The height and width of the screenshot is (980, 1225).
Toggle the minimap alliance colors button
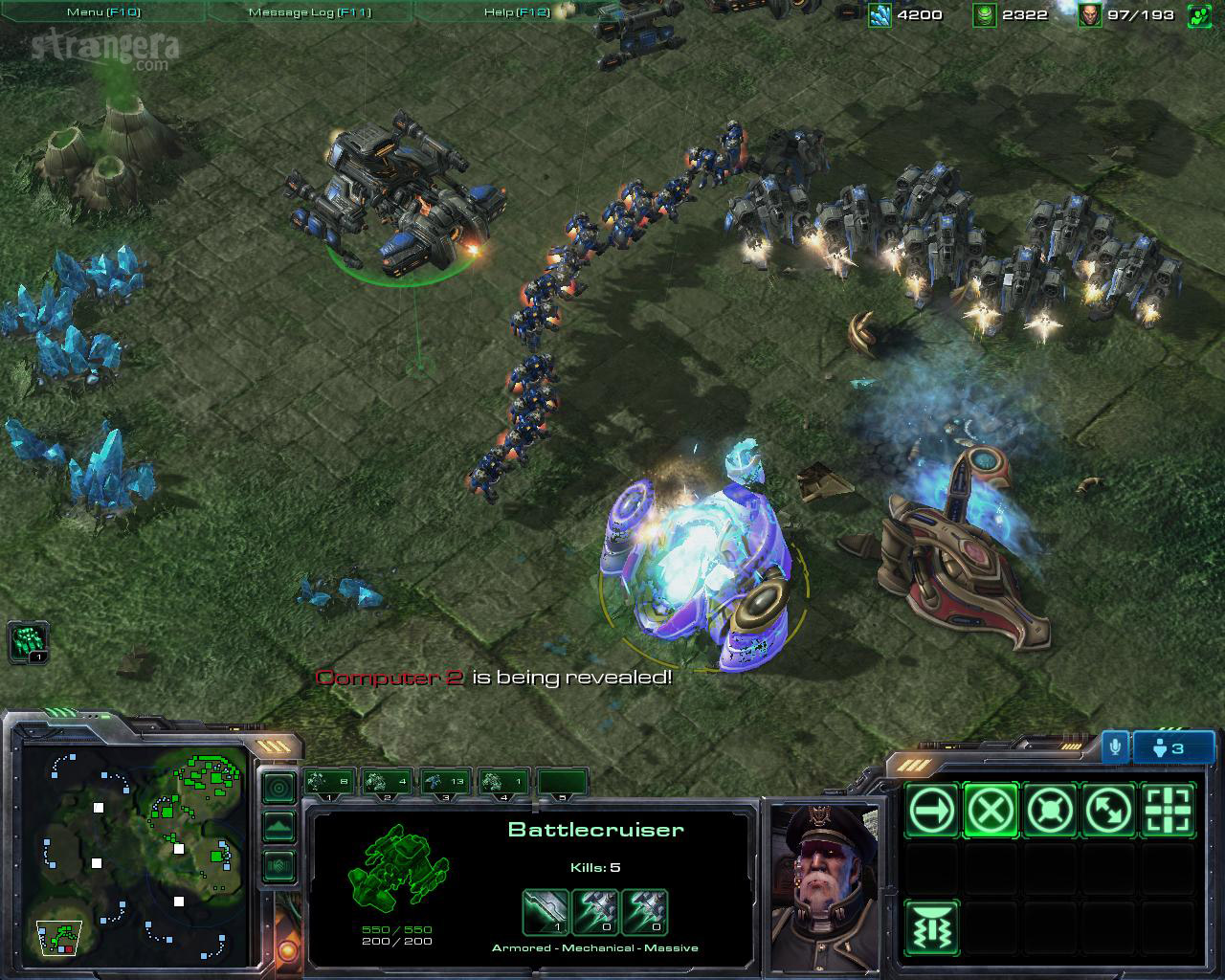[x=278, y=865]
